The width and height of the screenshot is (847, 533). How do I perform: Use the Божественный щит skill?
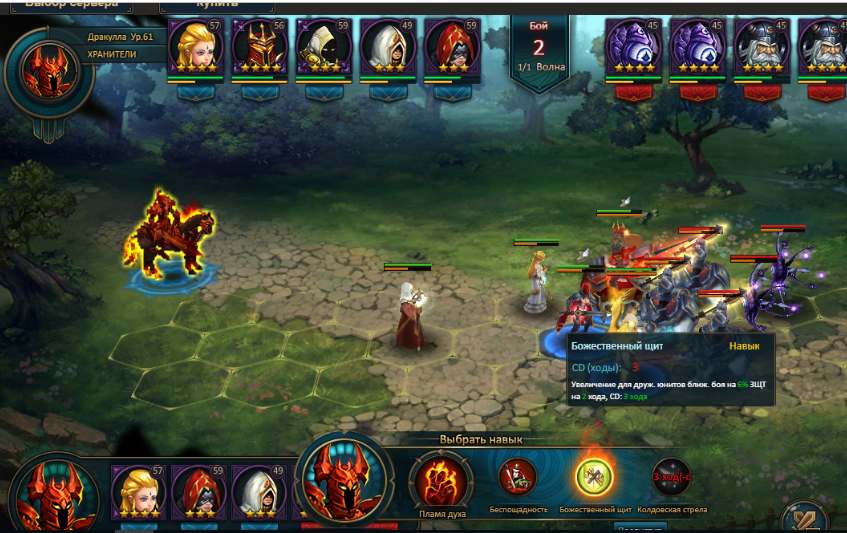(x=593, y=475)
